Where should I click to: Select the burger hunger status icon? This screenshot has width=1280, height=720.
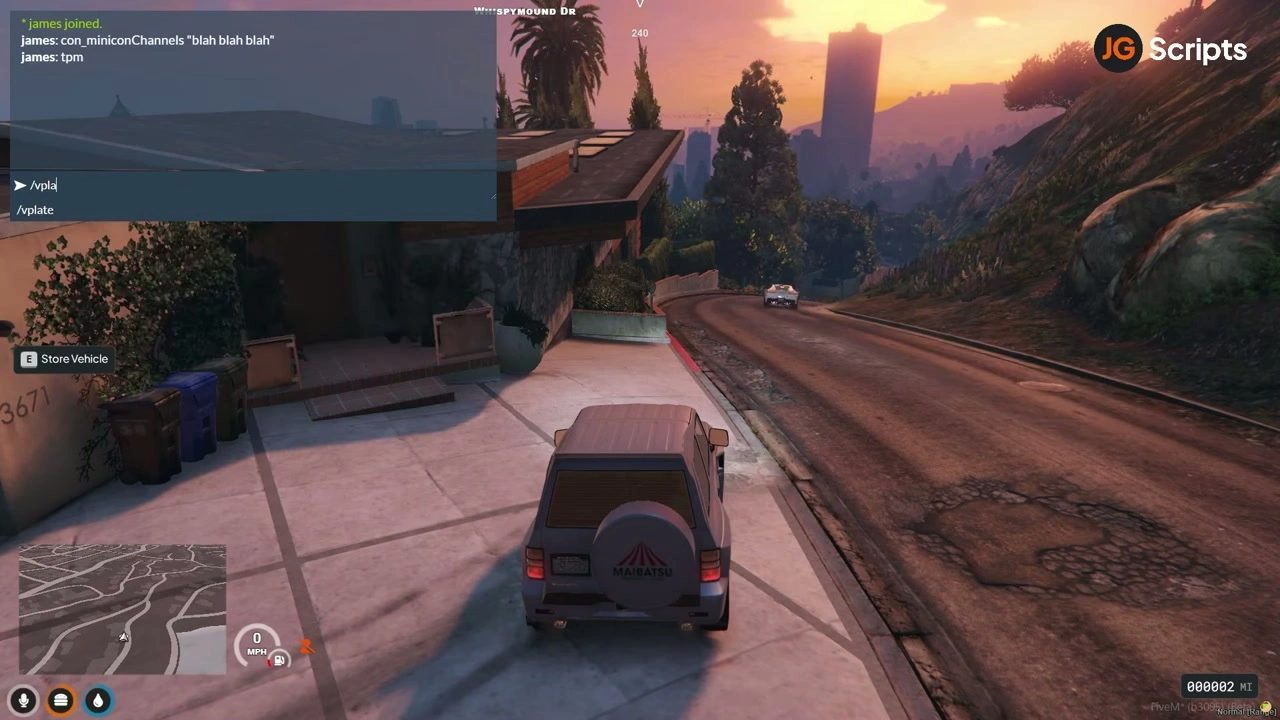pos(60,700)
